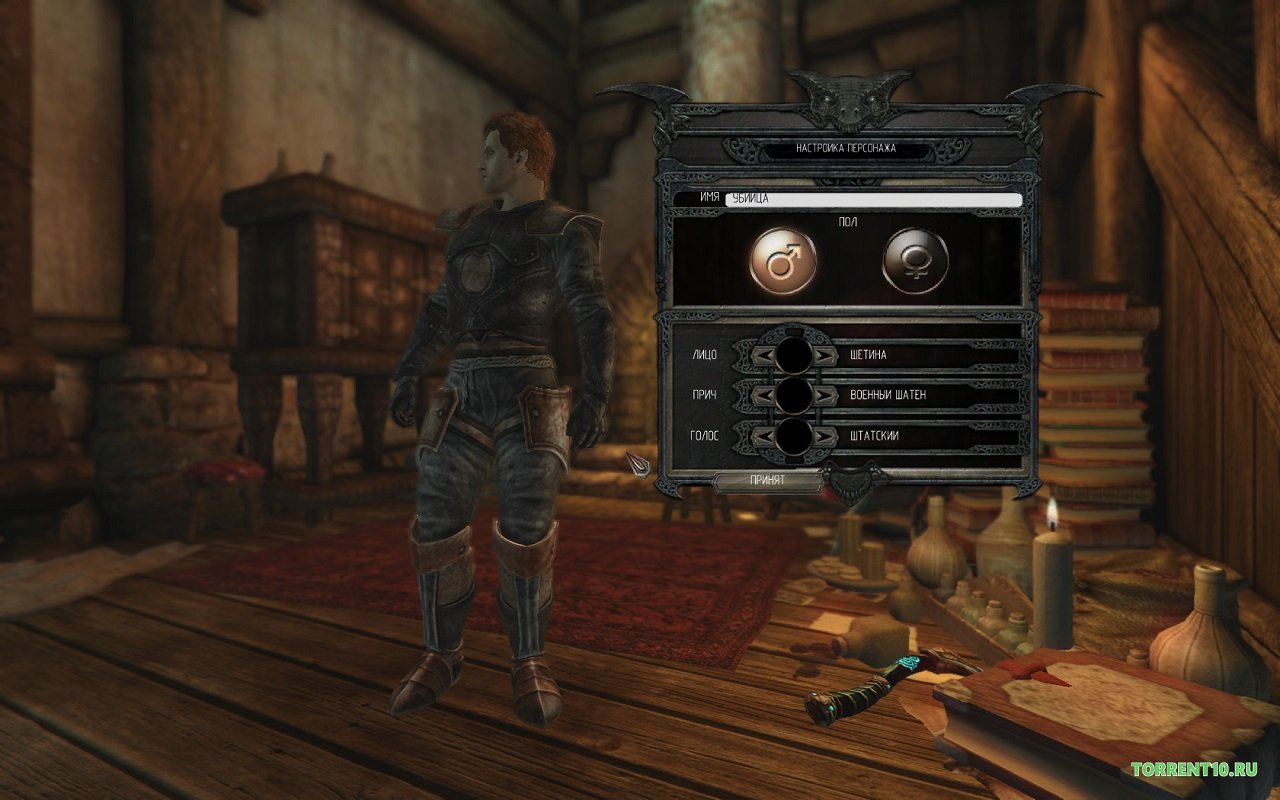1280x800 pixels.
Task: Choose the female gender icon
Action: (915, 262)
